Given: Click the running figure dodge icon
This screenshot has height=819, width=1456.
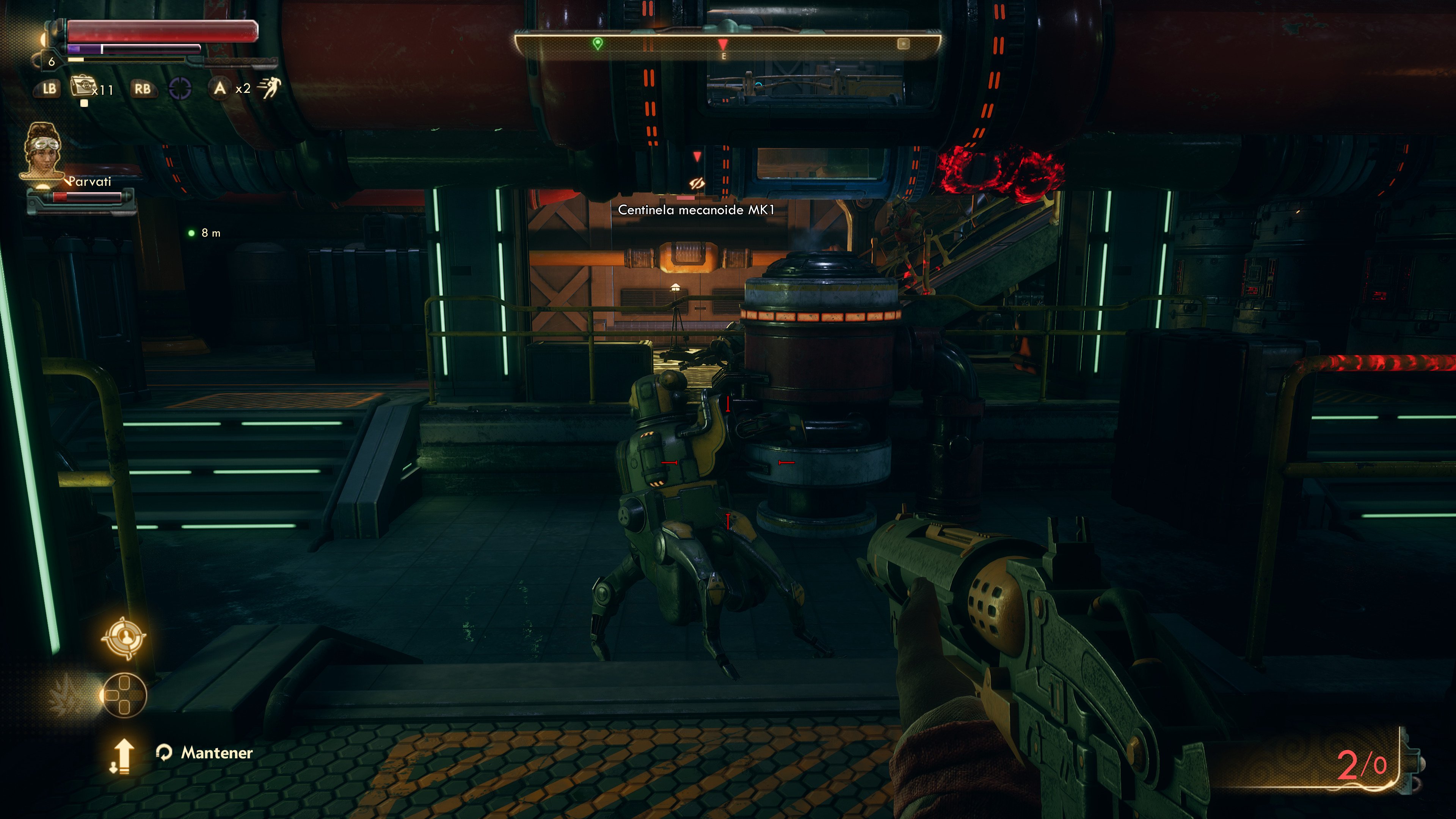Looking at the screenshot, I should coord(269,88).
